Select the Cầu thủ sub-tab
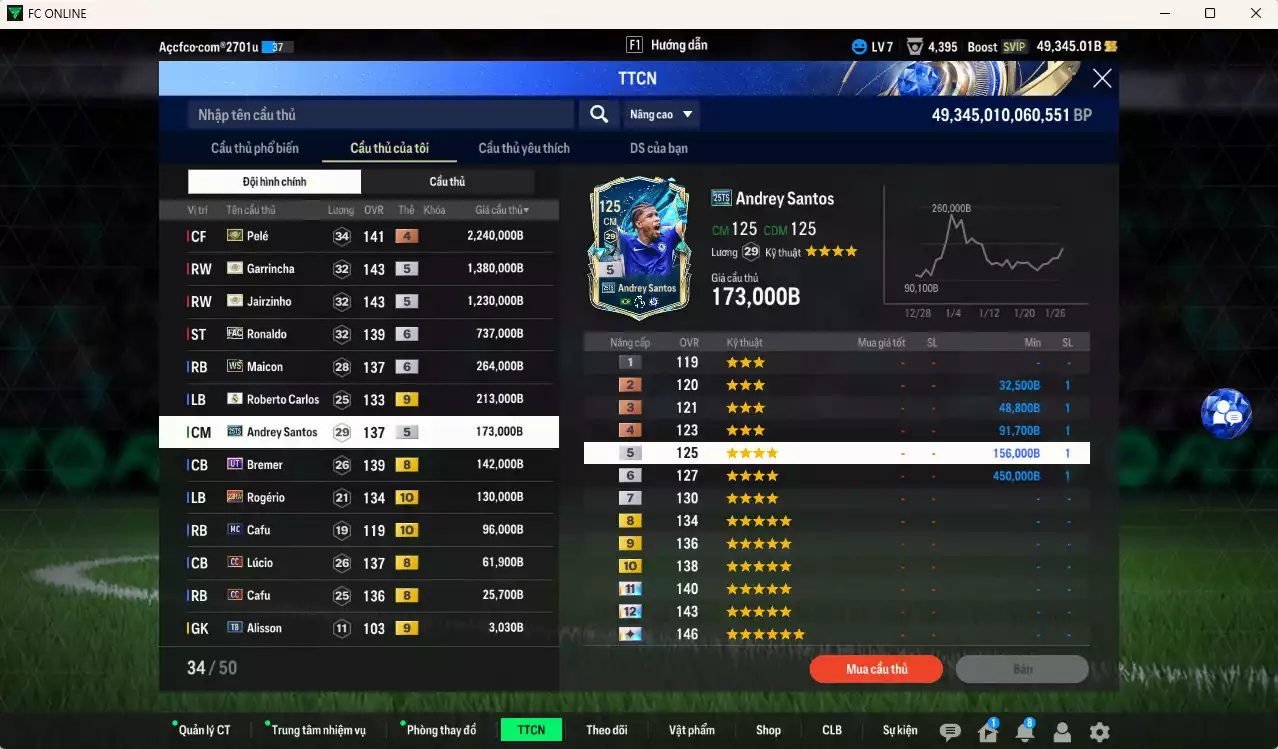 coord(447,182)
